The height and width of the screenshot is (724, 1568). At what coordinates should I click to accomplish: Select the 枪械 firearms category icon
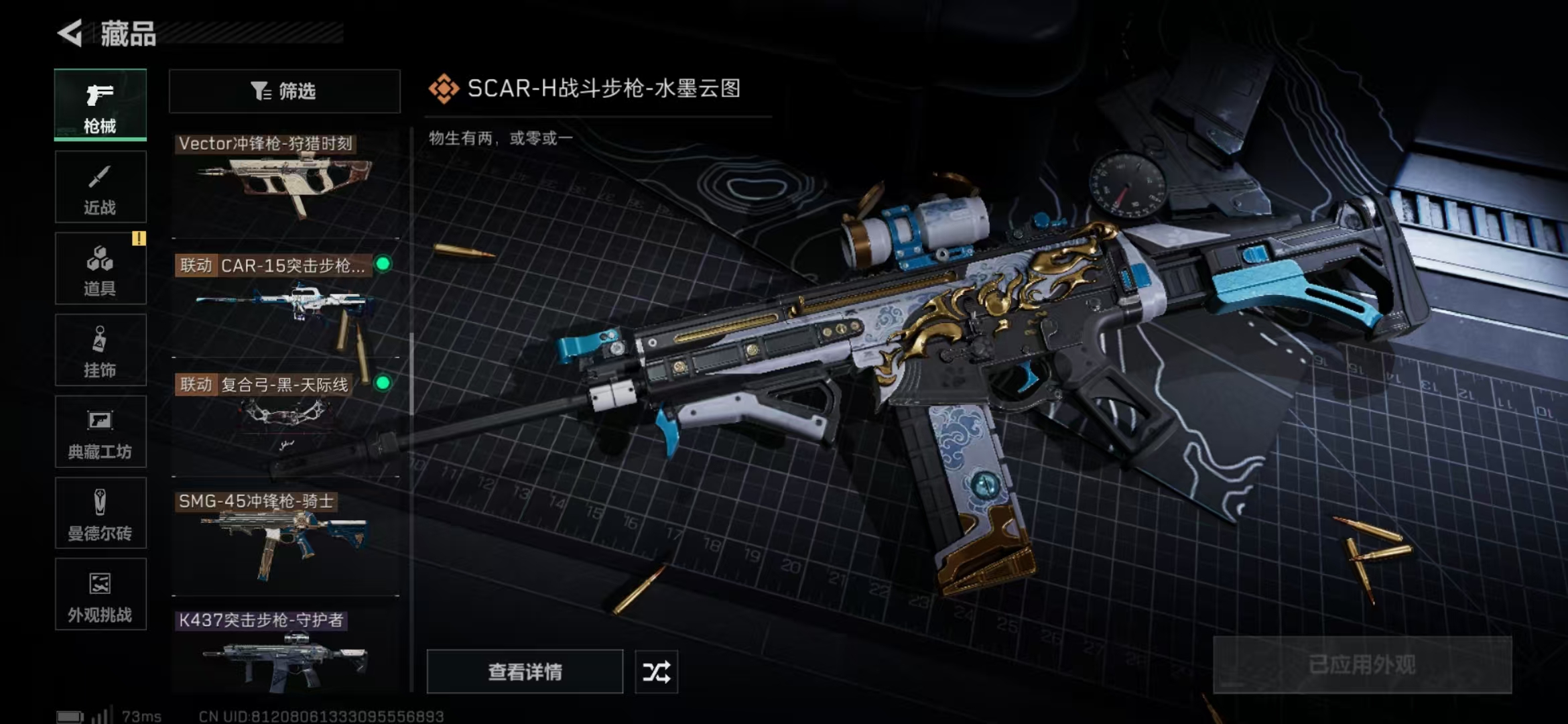(99, 95)
